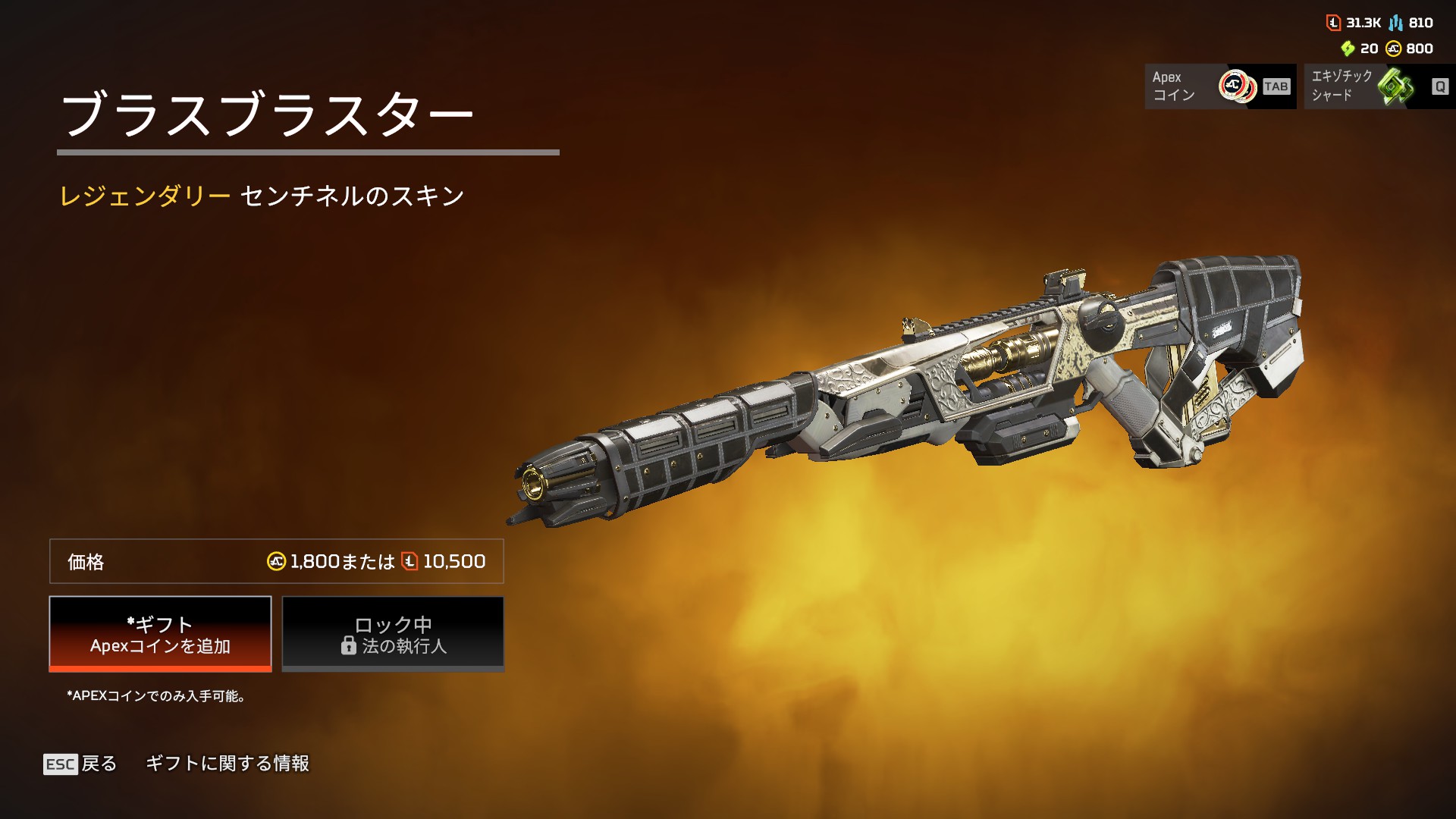Open the エキゾチックシャード button

tap(1379, 86)
